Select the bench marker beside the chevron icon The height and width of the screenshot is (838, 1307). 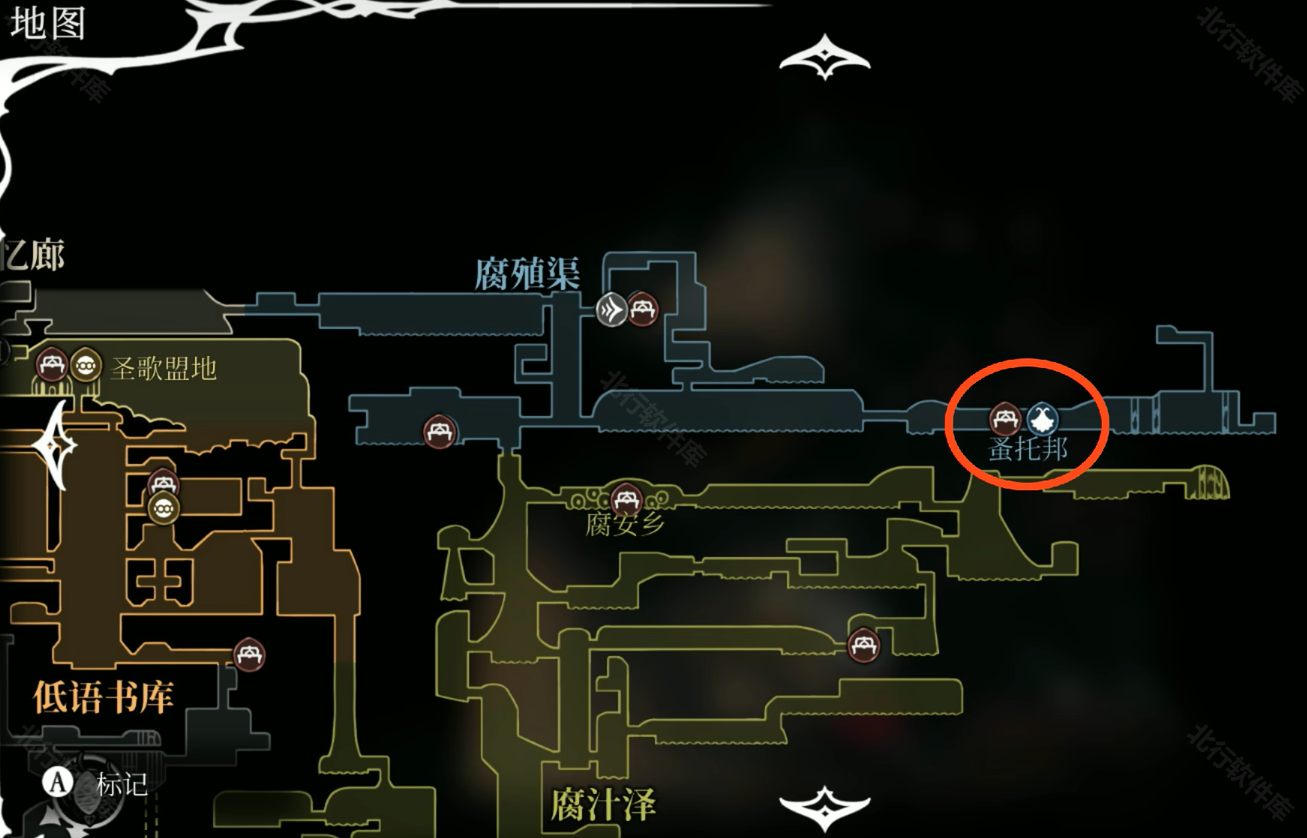[x=642, y=309]
